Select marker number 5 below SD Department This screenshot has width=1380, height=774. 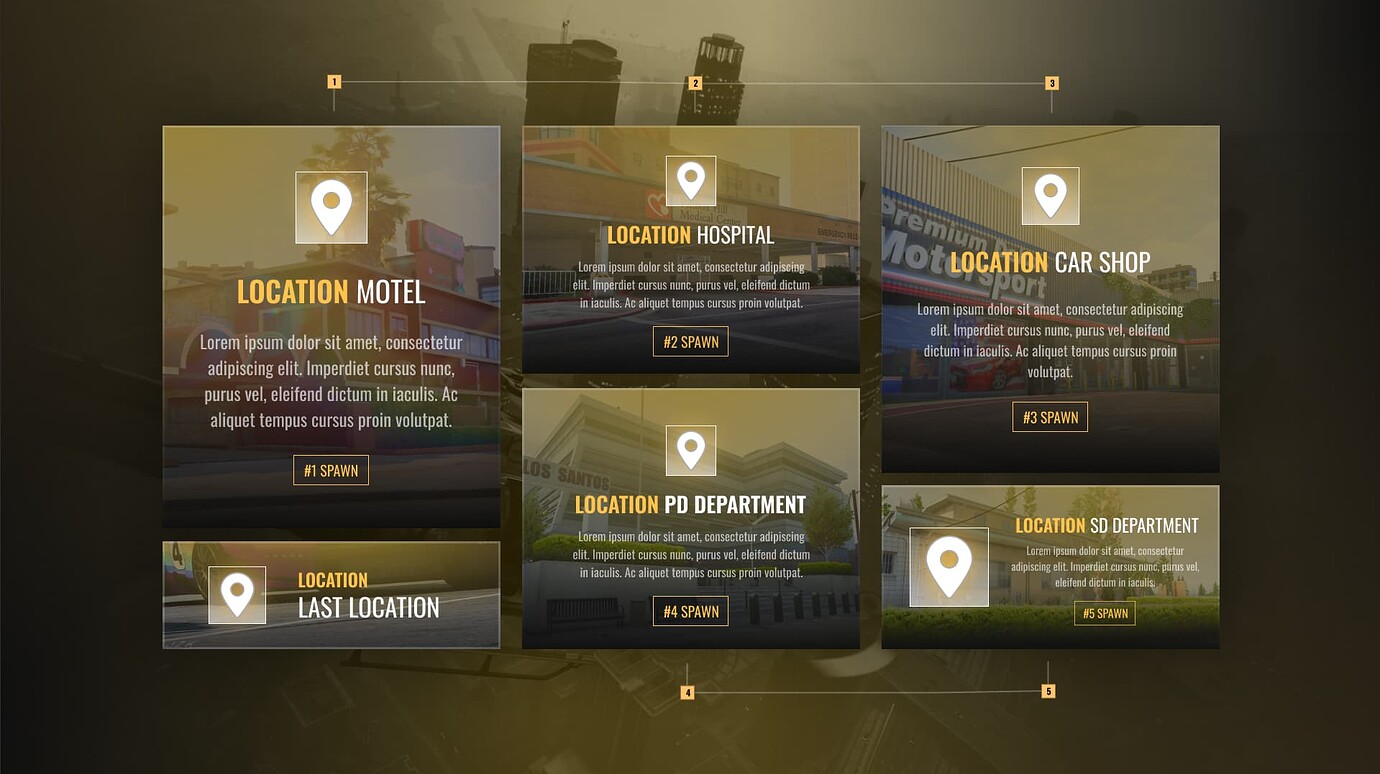tap(1048, 690)
